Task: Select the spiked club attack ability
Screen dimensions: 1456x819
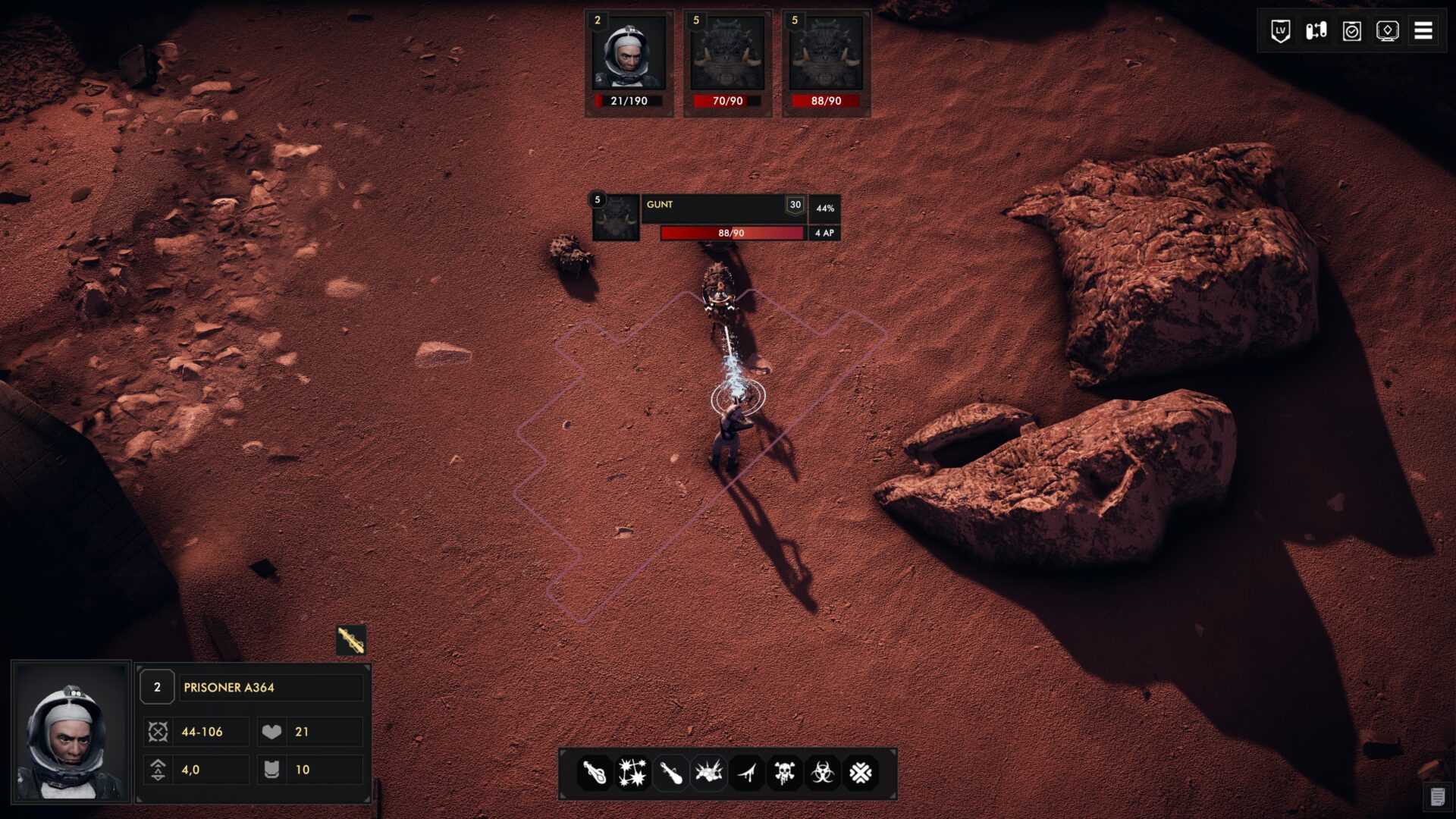Action: click(670, 773)
